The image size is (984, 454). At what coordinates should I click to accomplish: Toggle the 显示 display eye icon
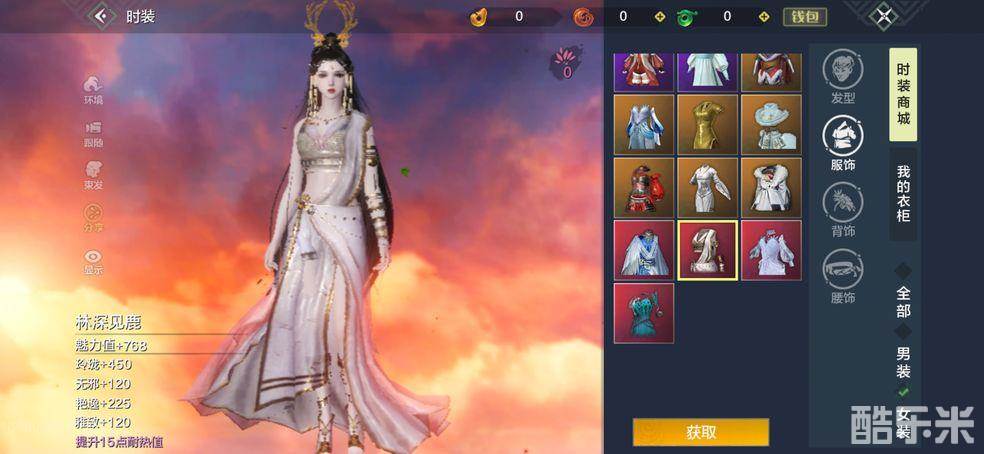tap(93, 260)
